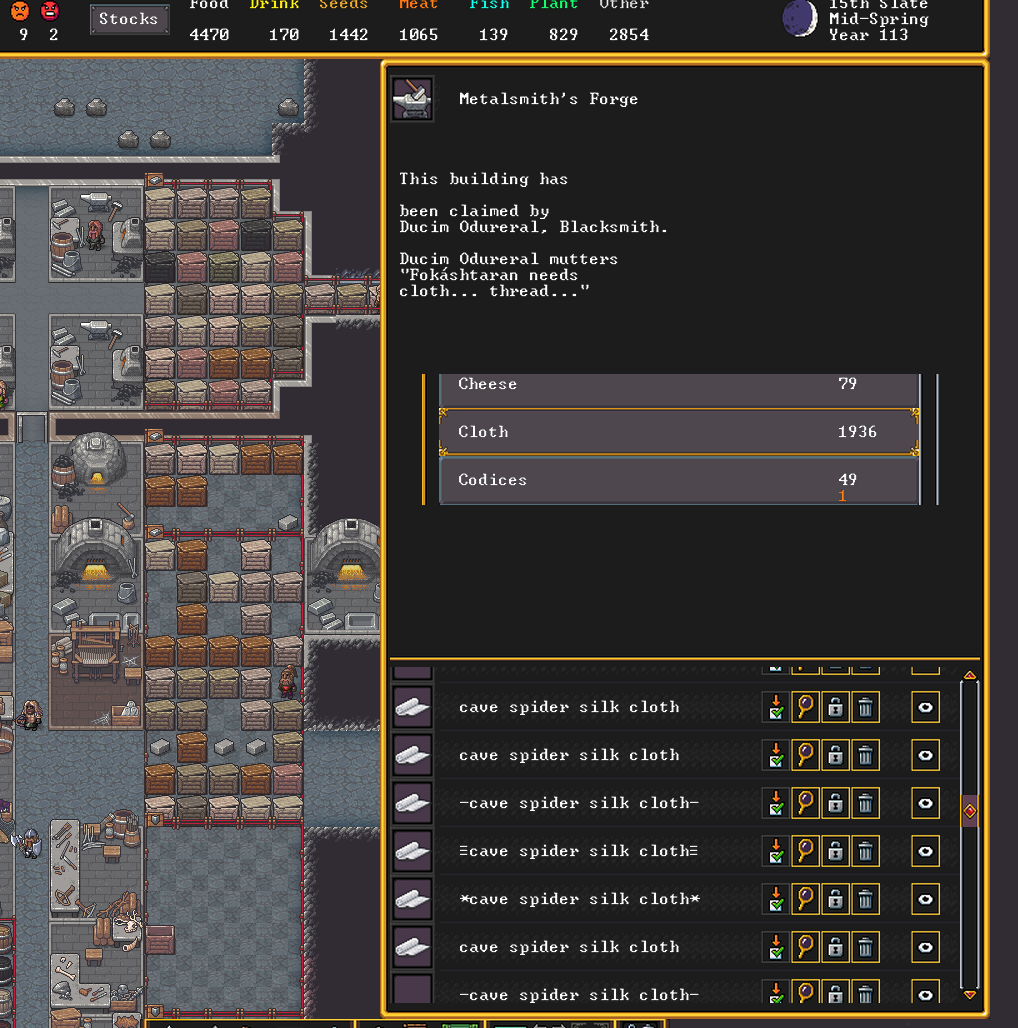
Task: Inspect the *cave spider silk cloth* with magnifier
Action: (805, 899)
